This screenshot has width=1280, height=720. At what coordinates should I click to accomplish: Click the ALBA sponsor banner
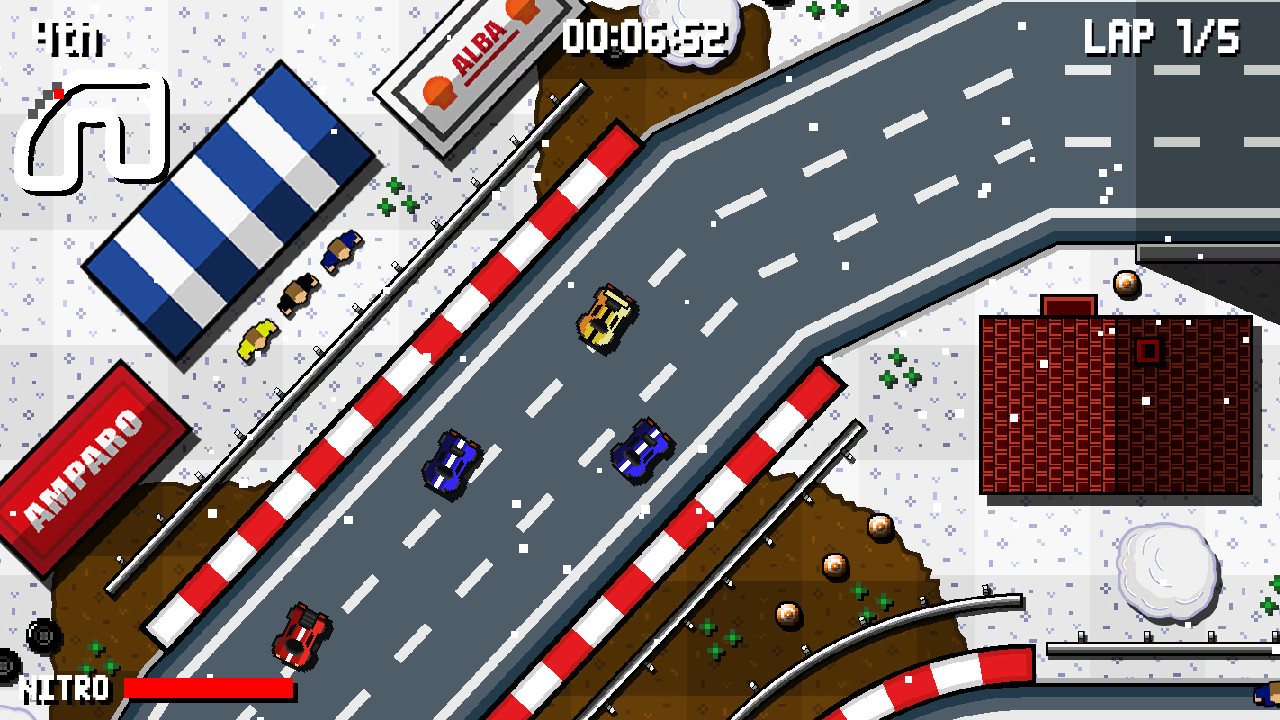pyautogui.click(x=470, y=45)
